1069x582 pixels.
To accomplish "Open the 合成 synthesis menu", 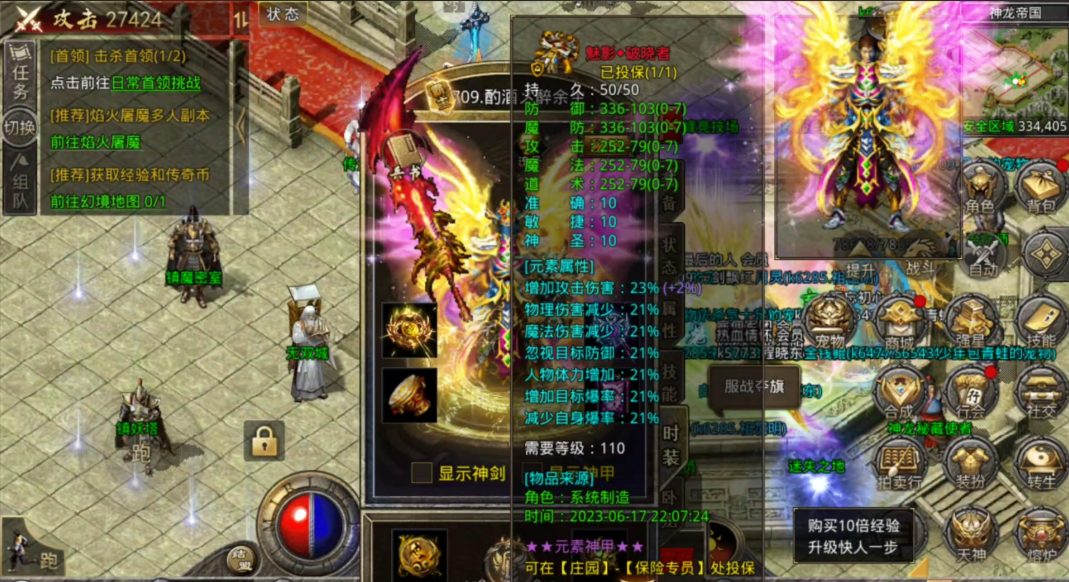I will pos(897,391).
